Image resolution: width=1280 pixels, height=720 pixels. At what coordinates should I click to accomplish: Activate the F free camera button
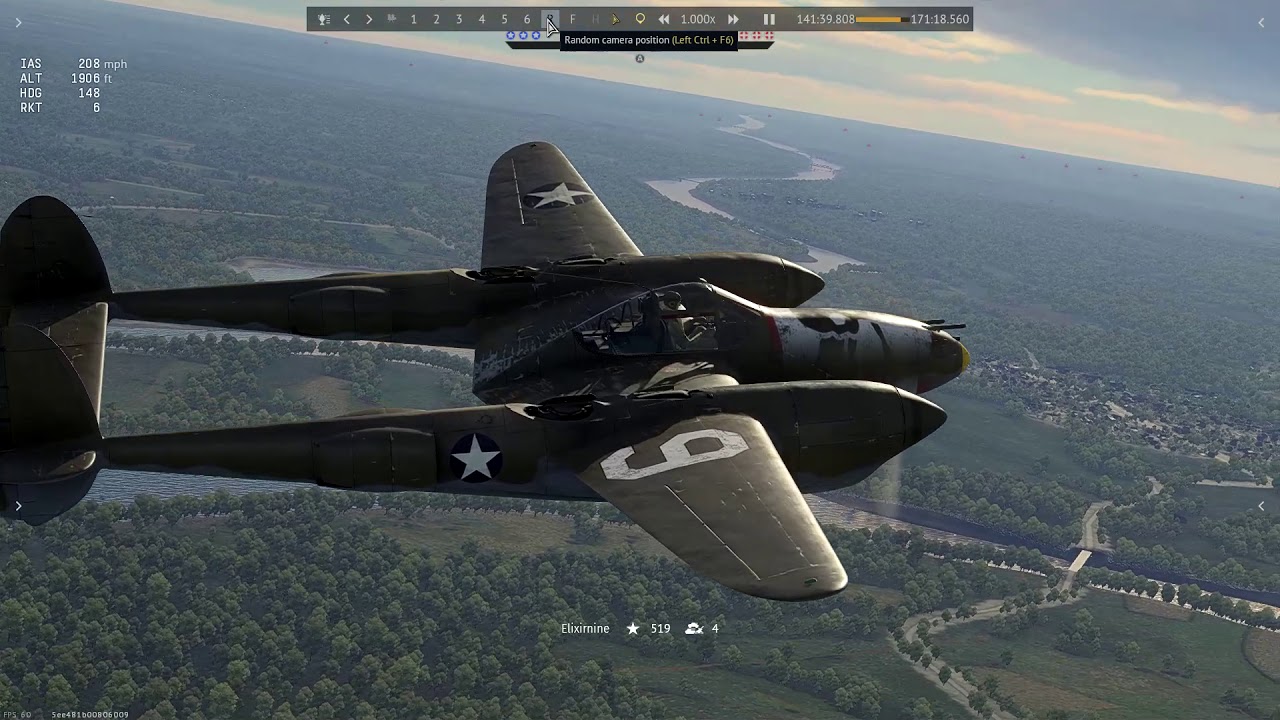point(572,19)
